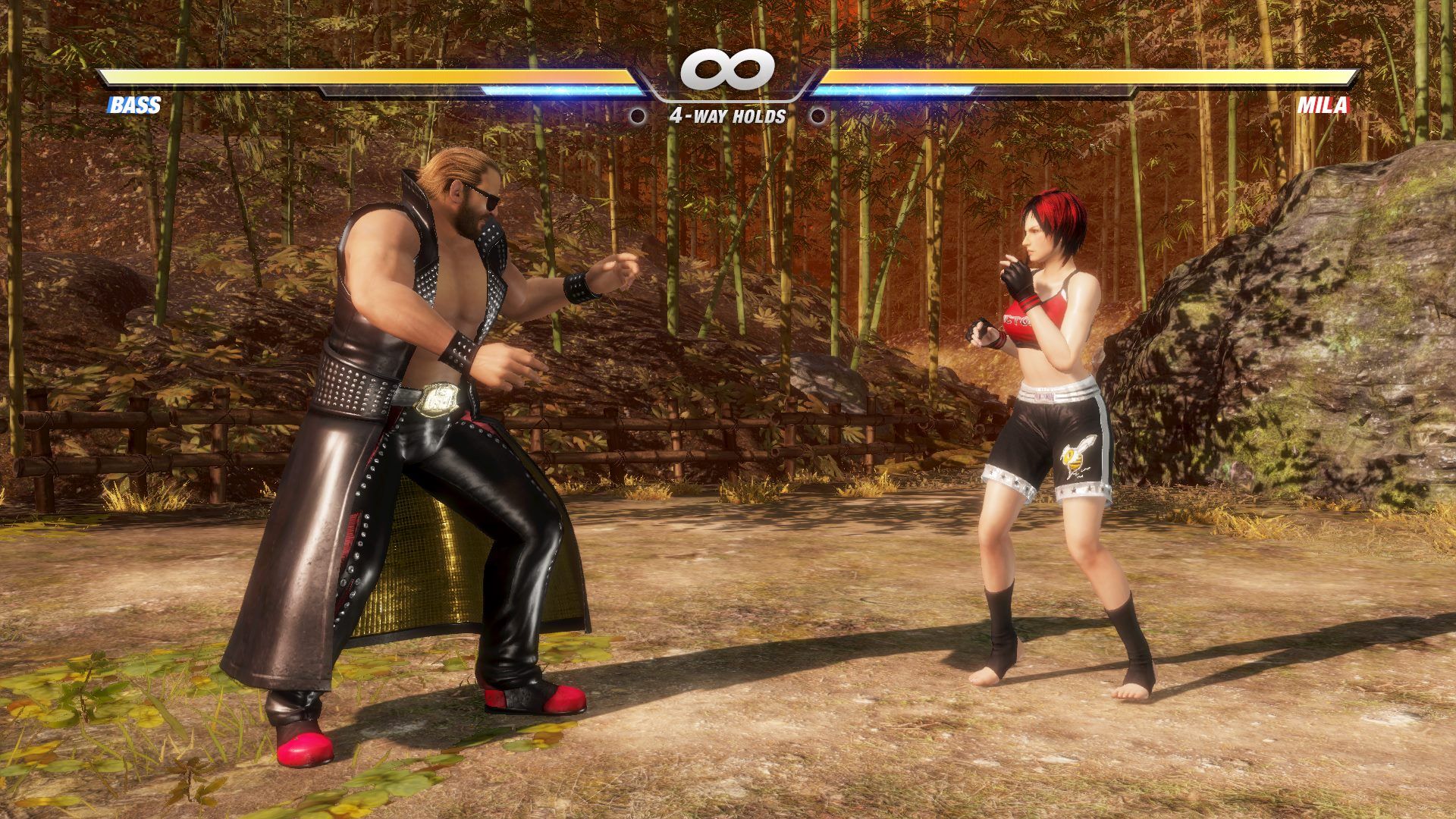Select the left hold indicator dot
This screenshot has width=1456, height=819.
636,115
